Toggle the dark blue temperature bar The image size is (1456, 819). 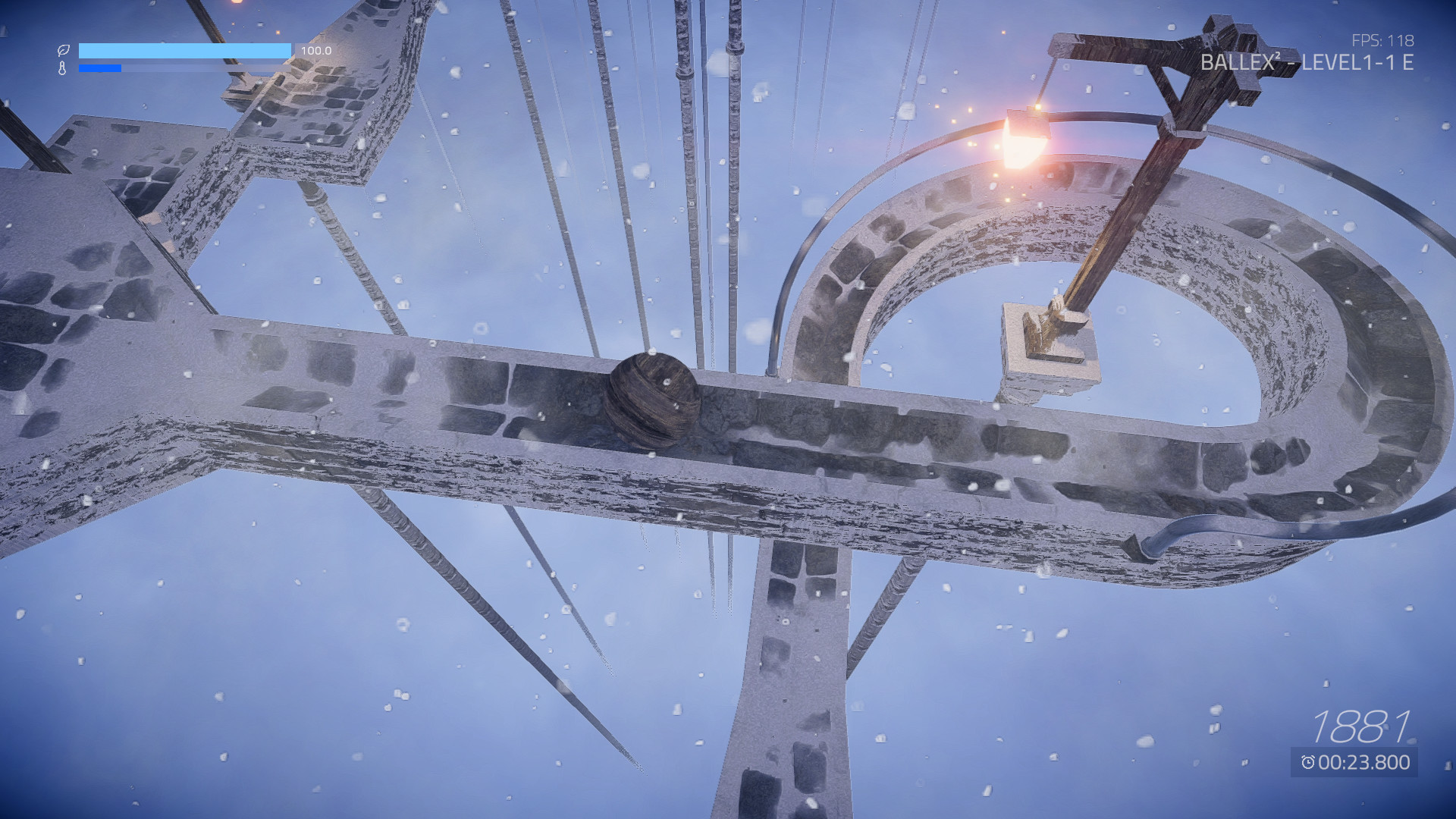click(100, 67)
